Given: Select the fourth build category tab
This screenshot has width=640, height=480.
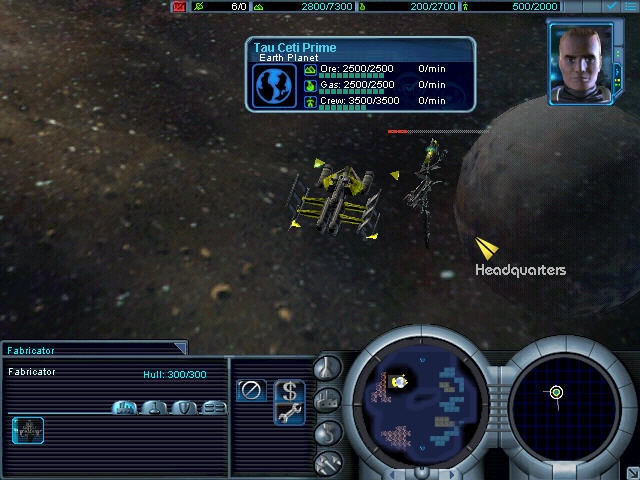Looking at the screenshot, I should pos(215,407).
